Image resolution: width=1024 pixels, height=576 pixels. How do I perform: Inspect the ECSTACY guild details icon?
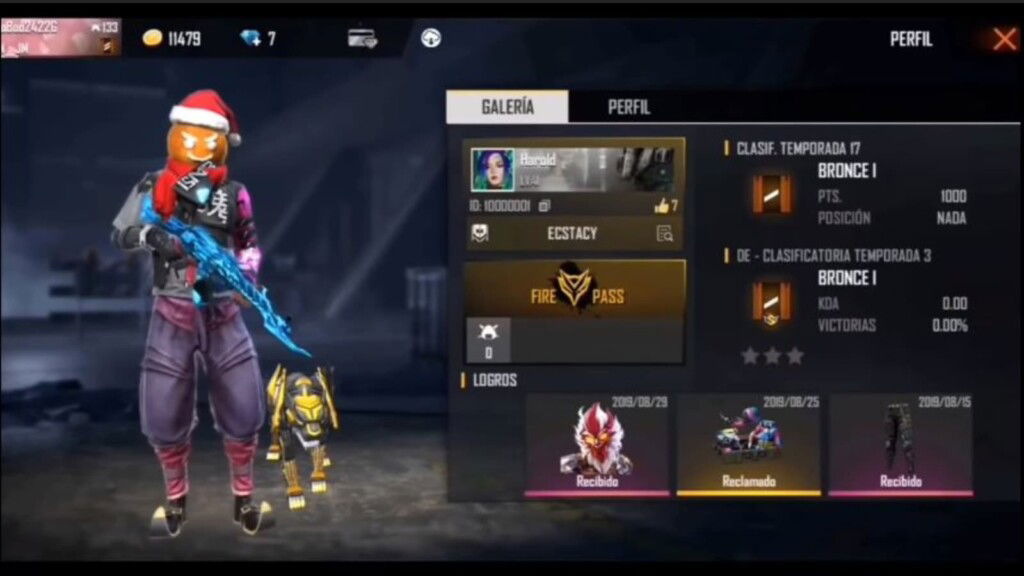click(664, 234)
